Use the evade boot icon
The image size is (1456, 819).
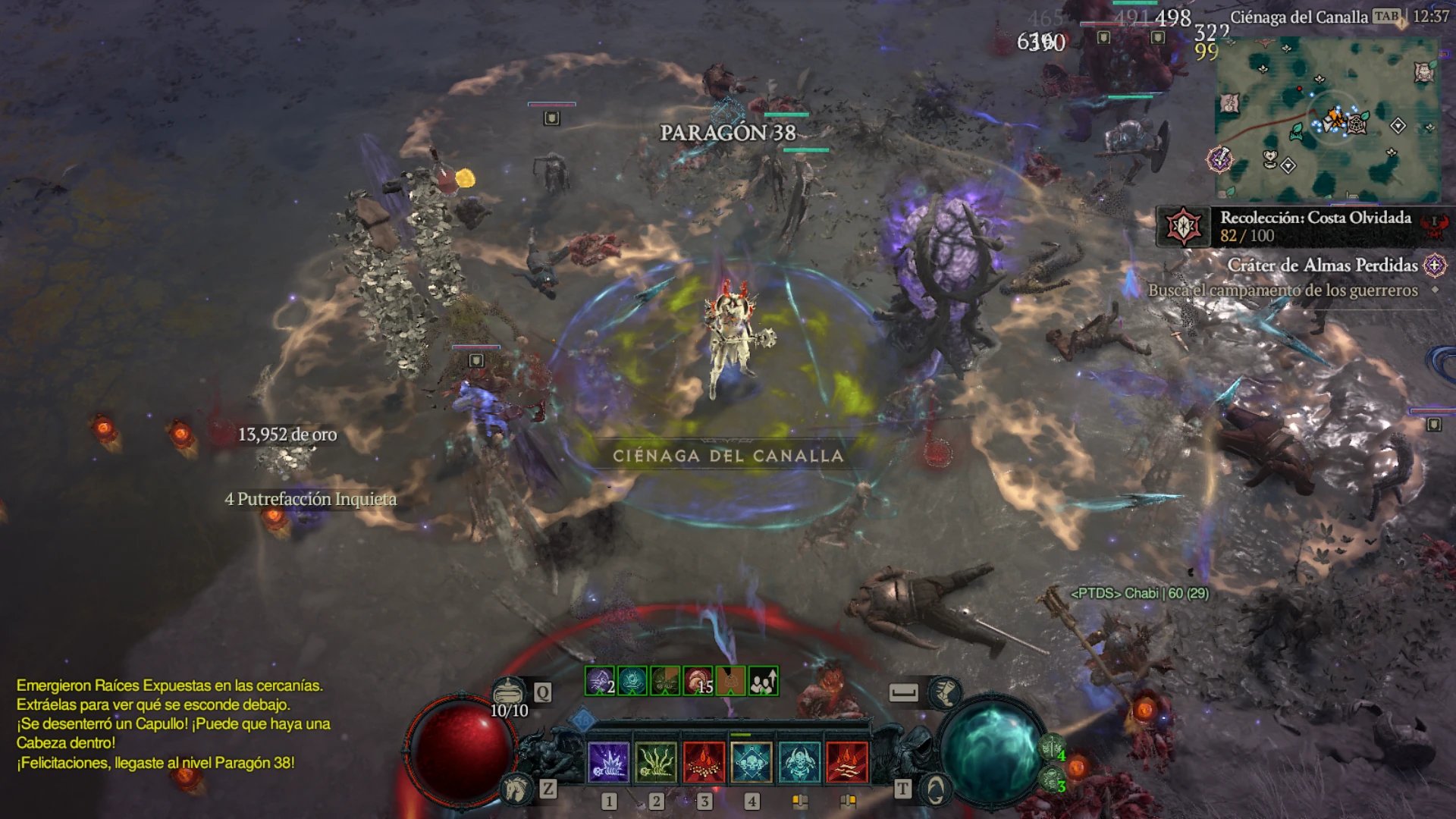945,692
